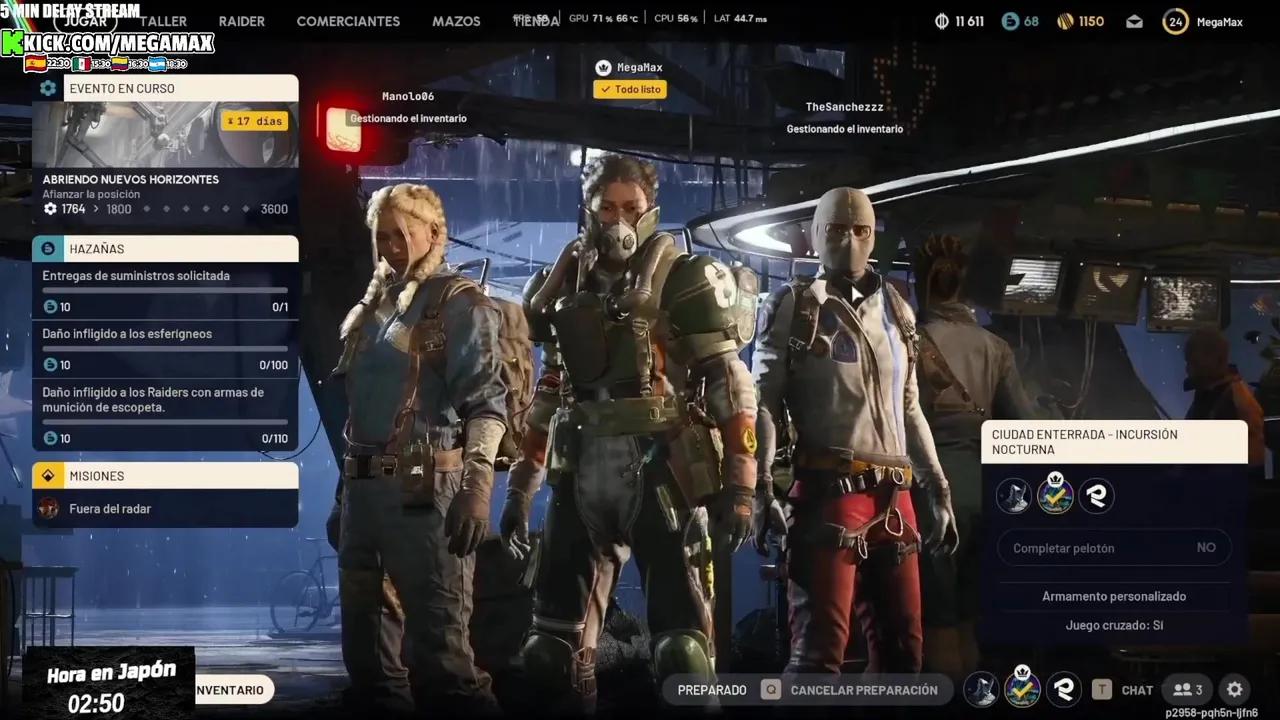This screenshot has width=1280, height=720.
Task: Open the COMERCIANTES menu
Action: click(x=348, y=21)
